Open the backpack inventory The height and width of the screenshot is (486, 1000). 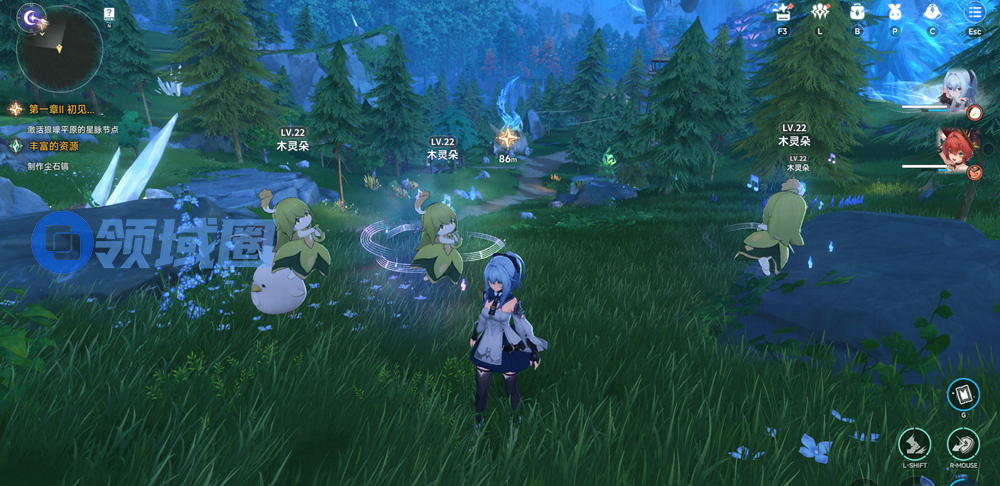[x=857, y=12]
